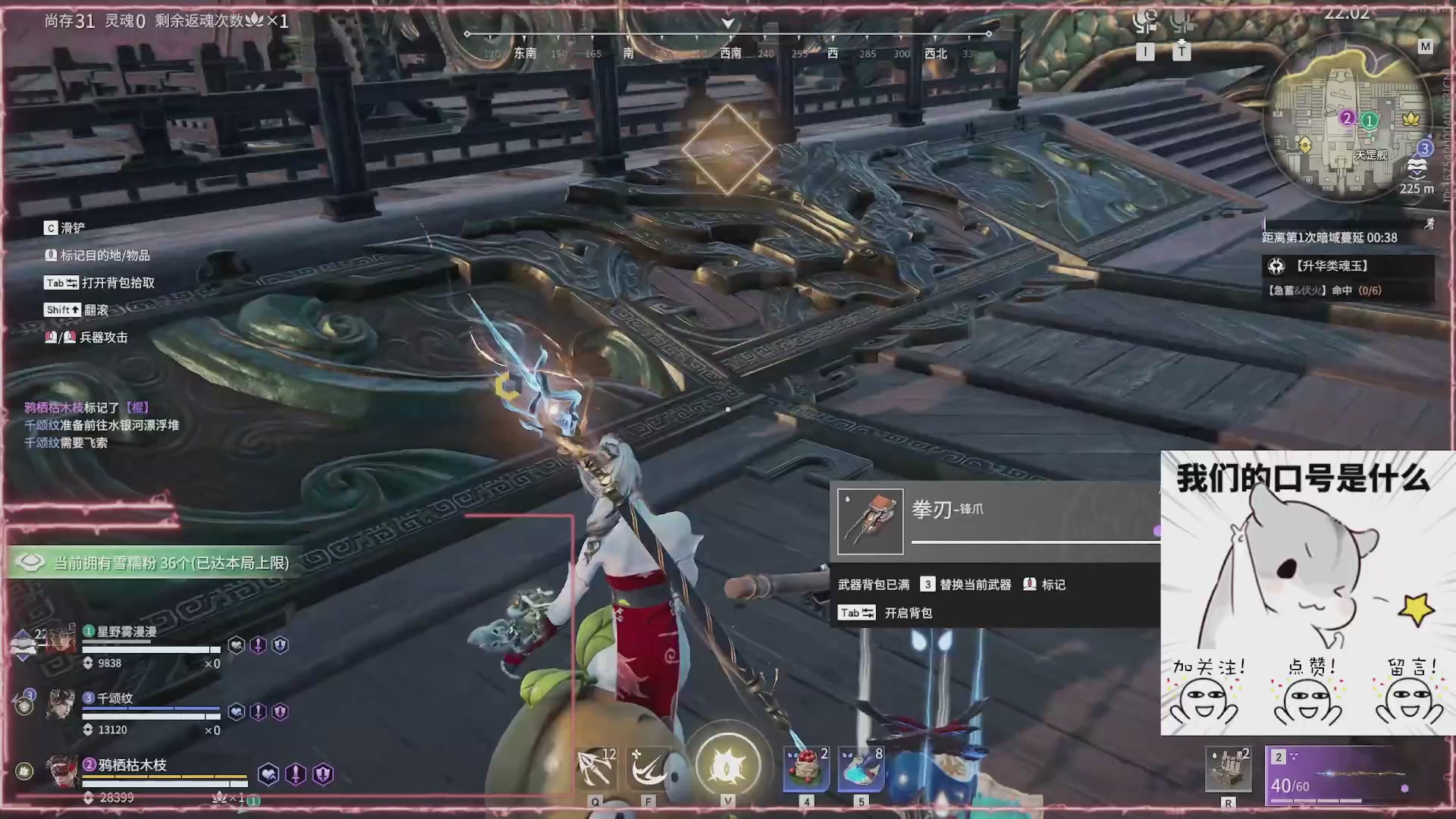Screen dimensions: 1456x819
Task: Click teammate marker 2 on minimap
Action: [x=1347, y=118]
